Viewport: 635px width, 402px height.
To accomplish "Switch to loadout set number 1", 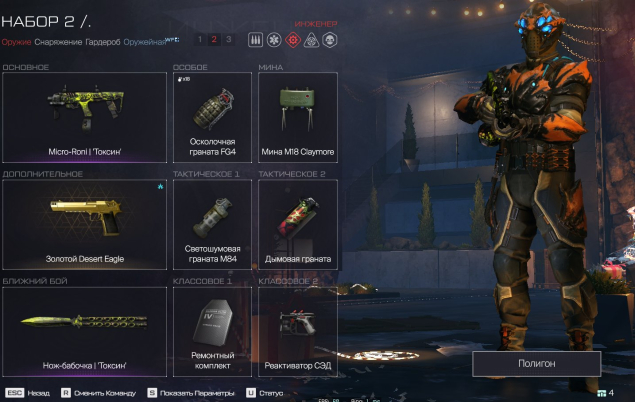I will [x=200, y=40].
